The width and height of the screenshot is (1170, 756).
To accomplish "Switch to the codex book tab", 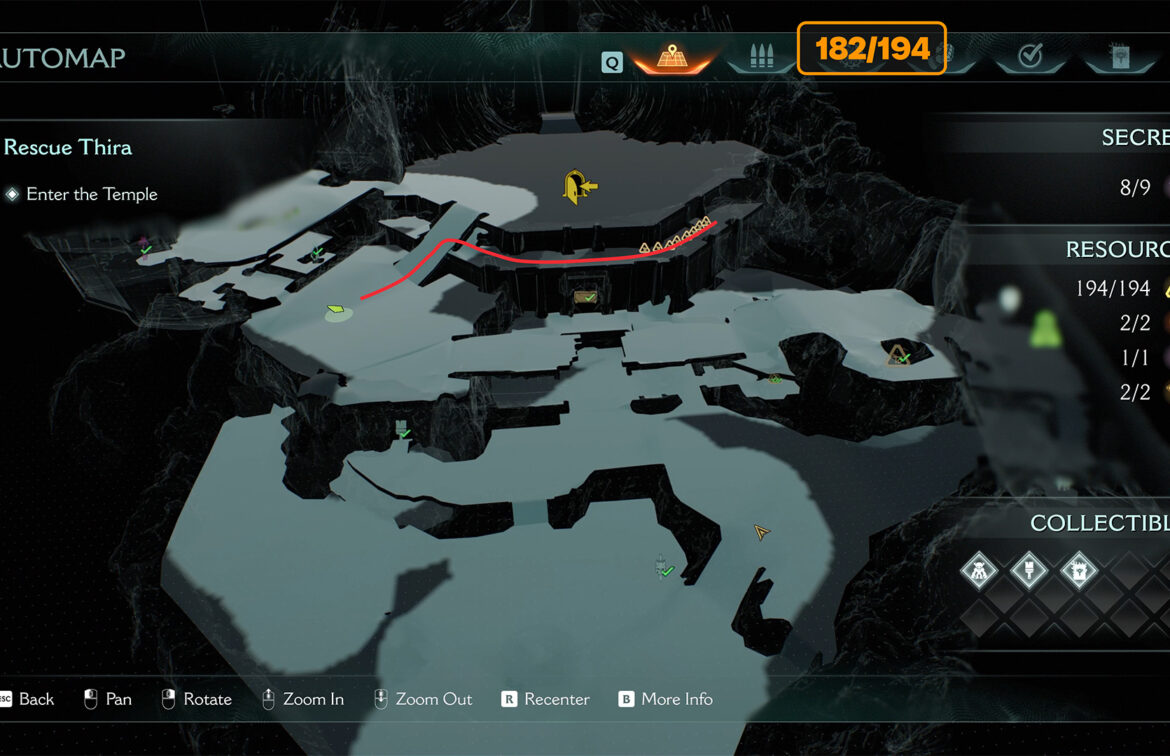I will click(1119, 56).
